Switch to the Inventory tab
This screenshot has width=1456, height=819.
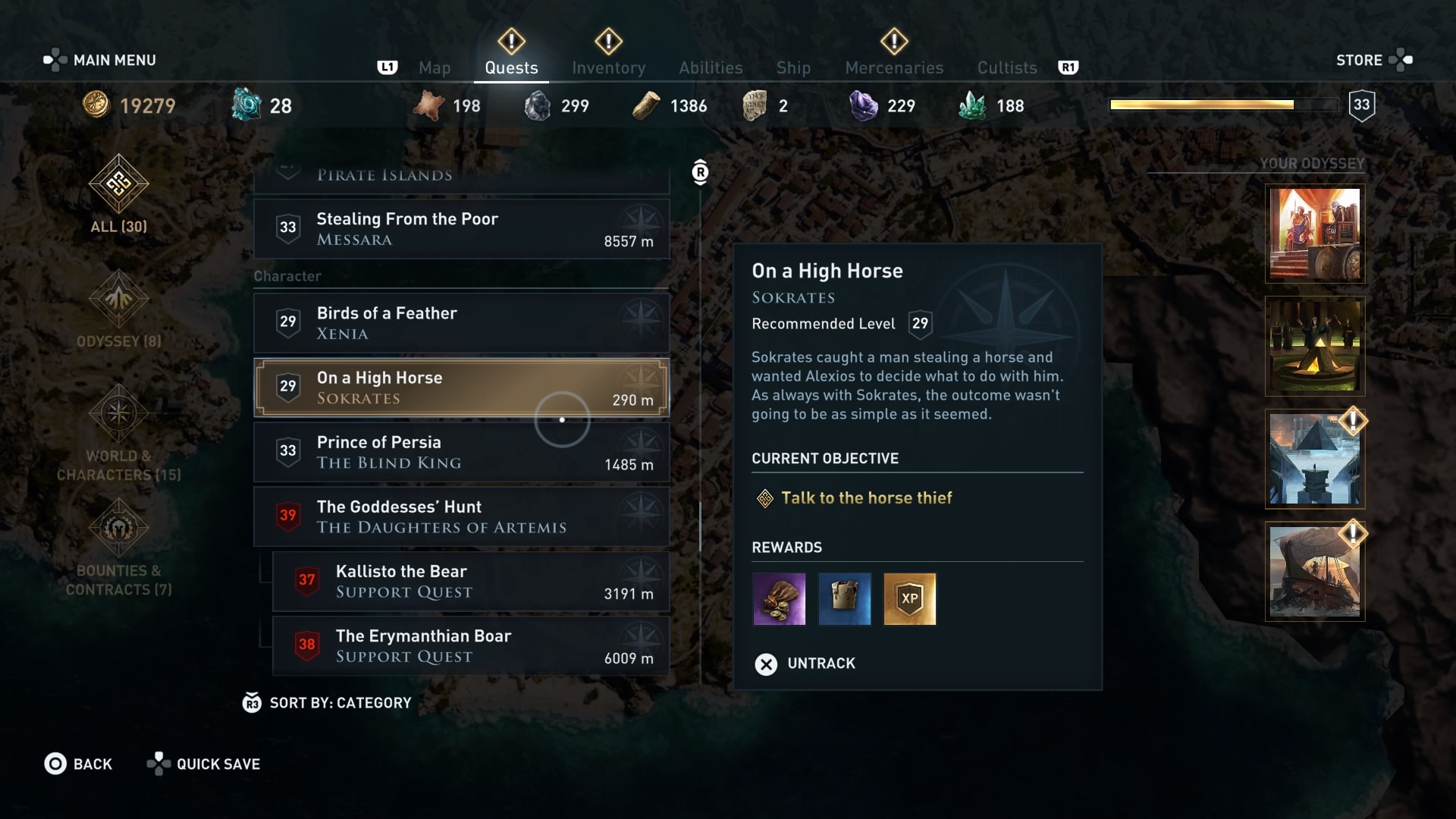[609, 67]
